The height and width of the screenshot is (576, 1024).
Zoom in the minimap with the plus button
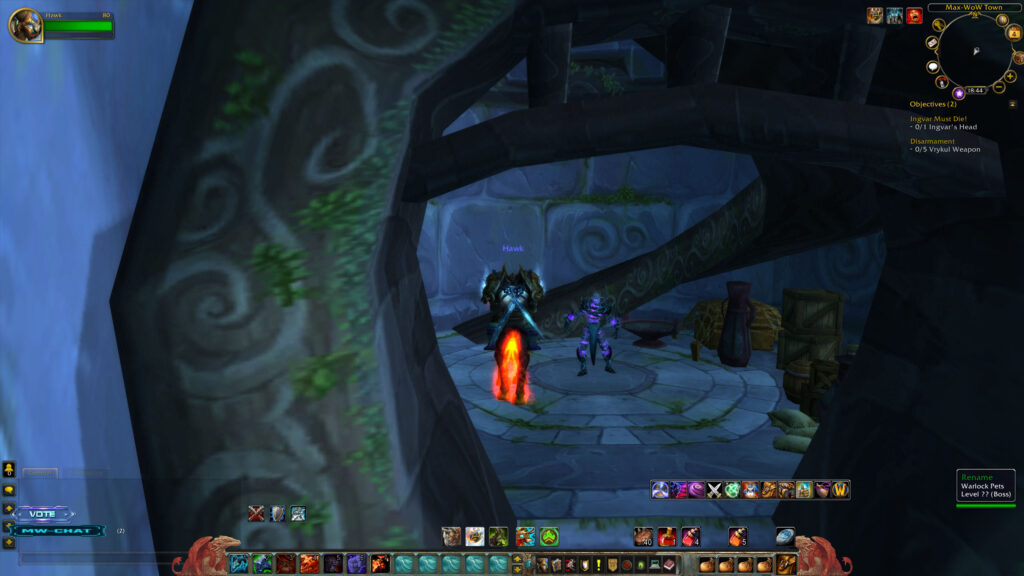(1010, 76)
